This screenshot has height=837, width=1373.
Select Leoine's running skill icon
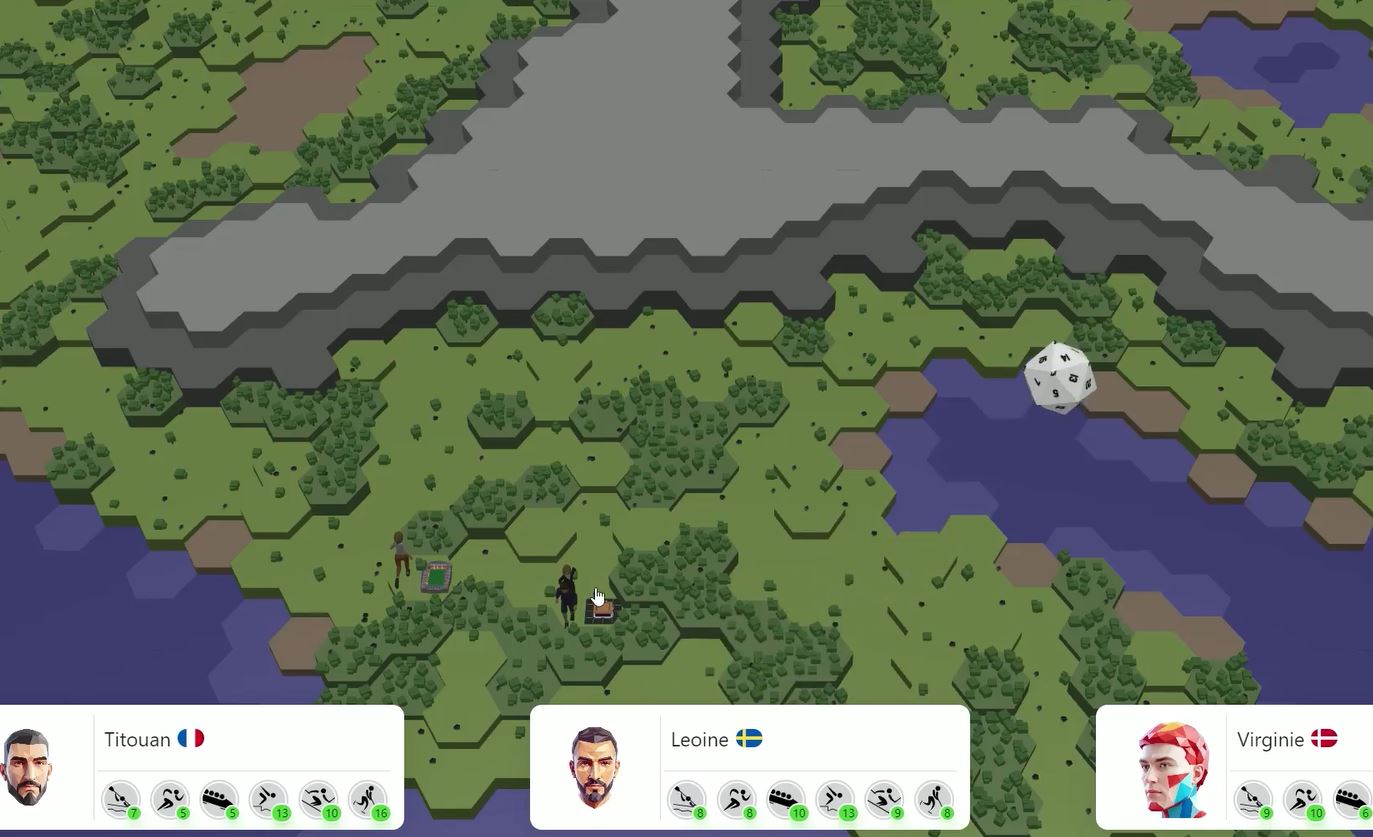point(736,799)
